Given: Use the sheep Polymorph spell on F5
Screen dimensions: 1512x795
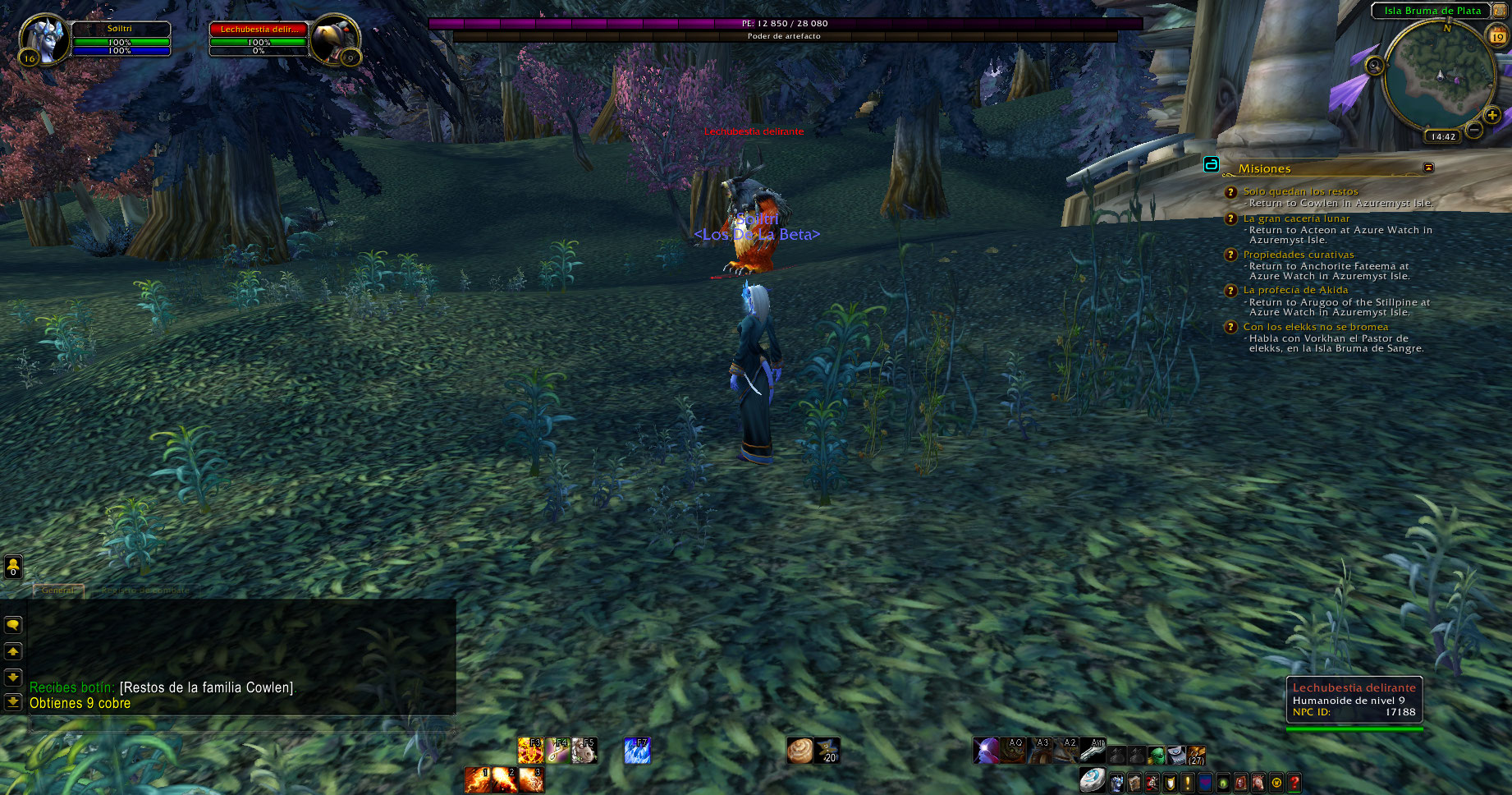Looking at the screenshot, I should pos(584,751).
